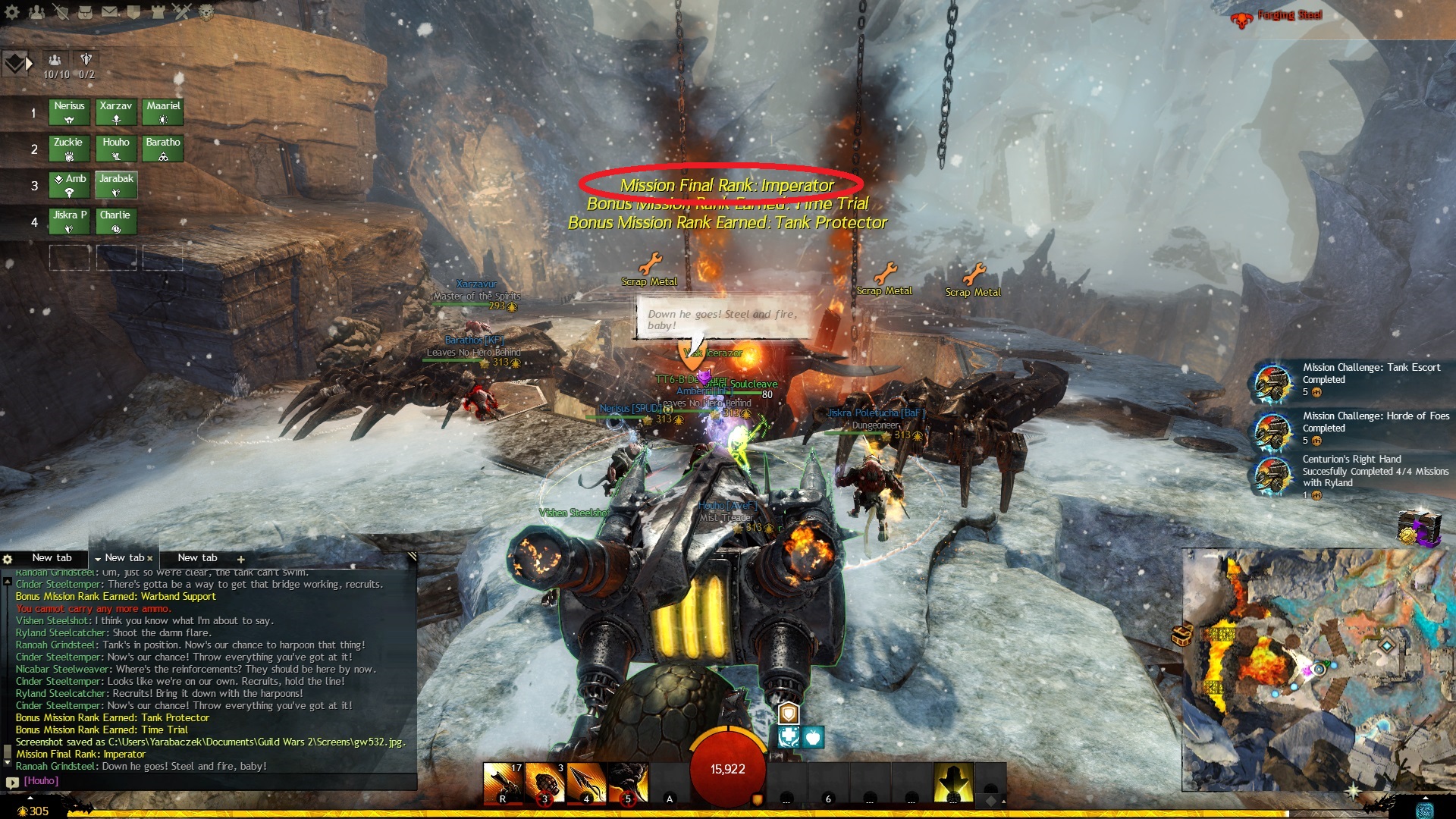Image resolution: width=1456 pixels, height=819 pixels.
Task: Open chat options gear icon
Action: point(8,559)
